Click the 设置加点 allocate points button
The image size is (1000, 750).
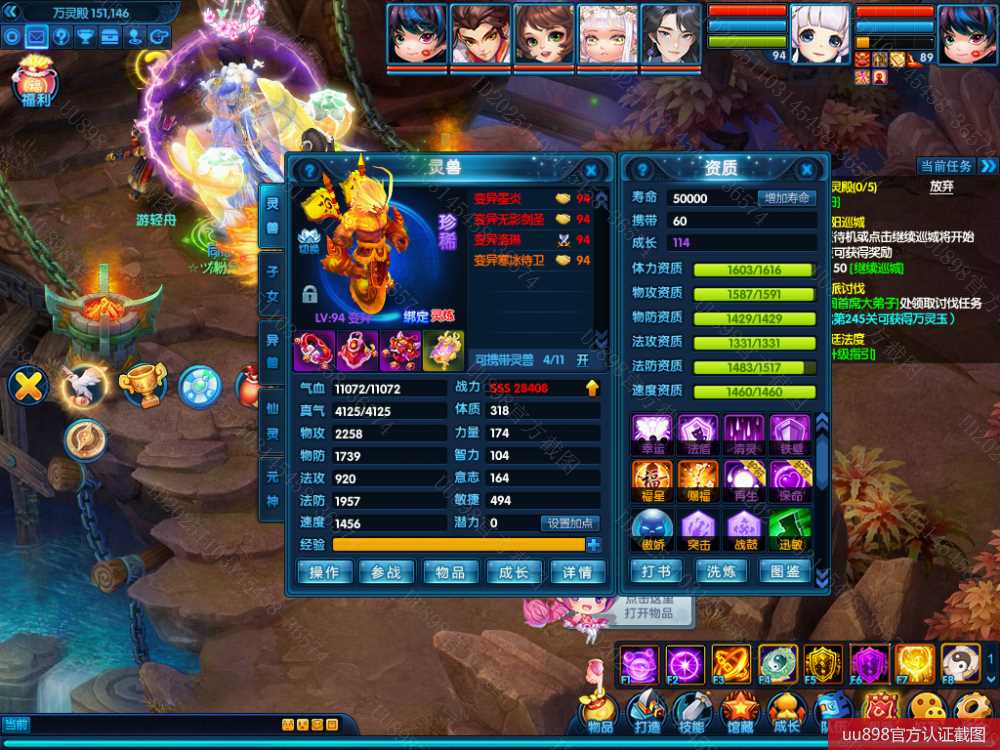570,523
